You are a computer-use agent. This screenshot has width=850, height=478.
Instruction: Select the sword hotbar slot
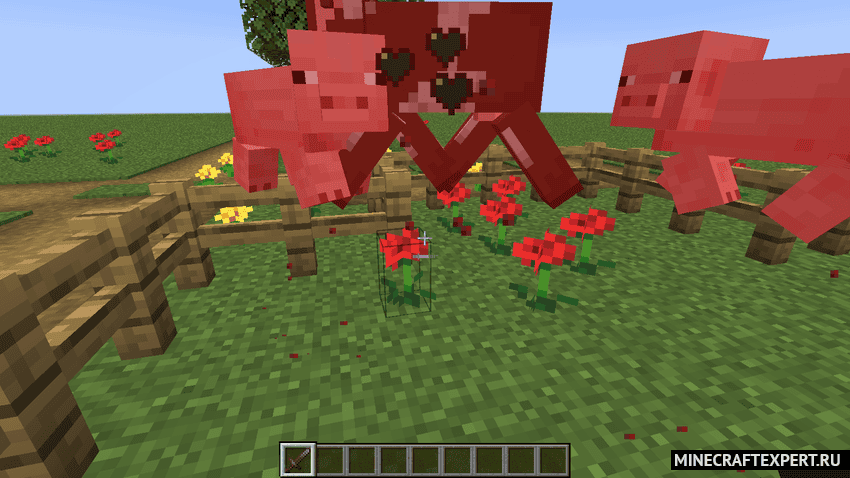[298, 460]
